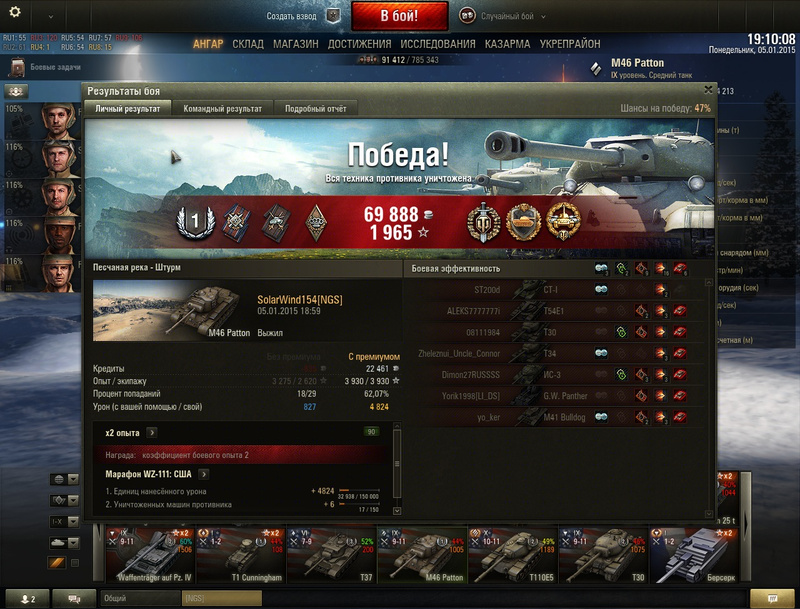The width and height of the screenshot is (800, 609).
Task: Open the МАГАЗИН store section
Action: point(296,45)
